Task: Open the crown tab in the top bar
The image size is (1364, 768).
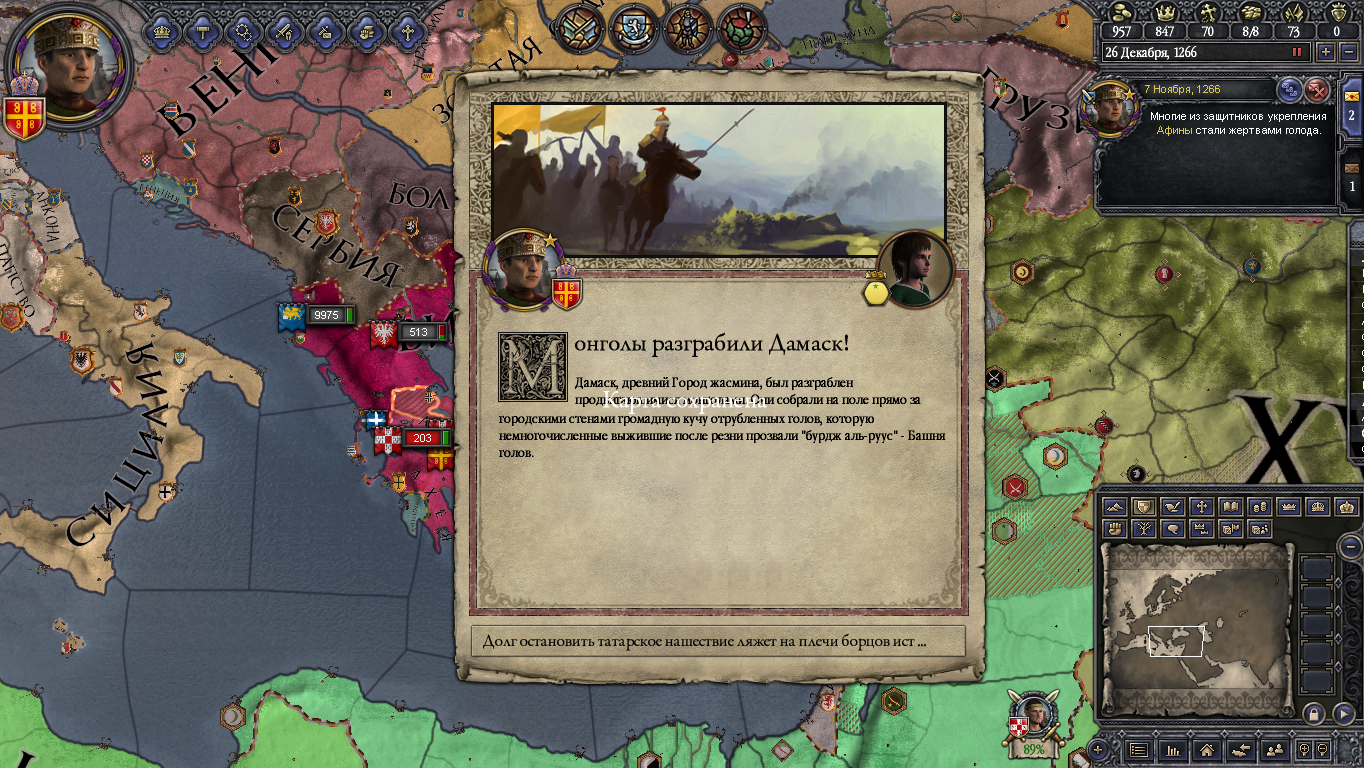Action: 161,31
